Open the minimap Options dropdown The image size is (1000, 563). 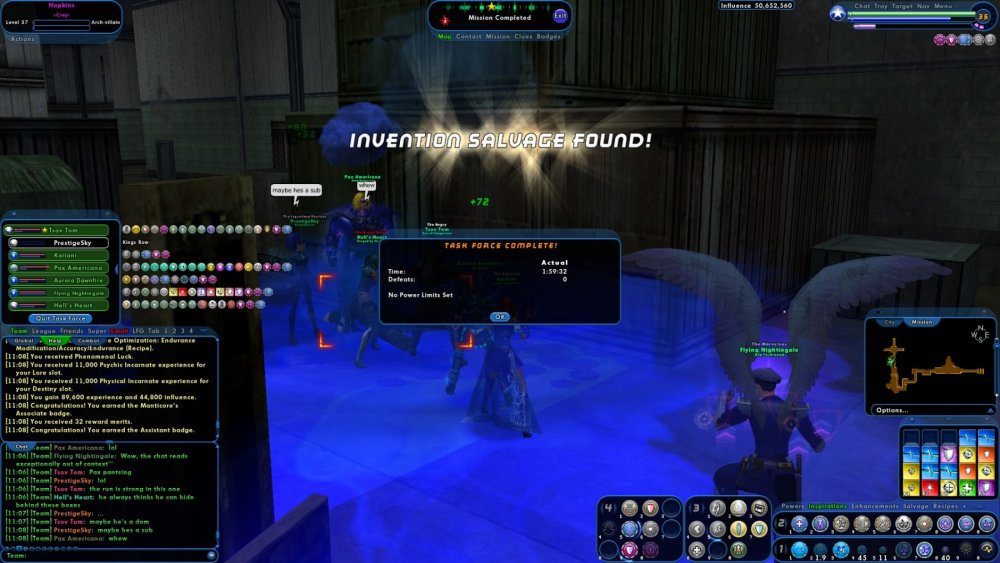[x=893, y=410]
